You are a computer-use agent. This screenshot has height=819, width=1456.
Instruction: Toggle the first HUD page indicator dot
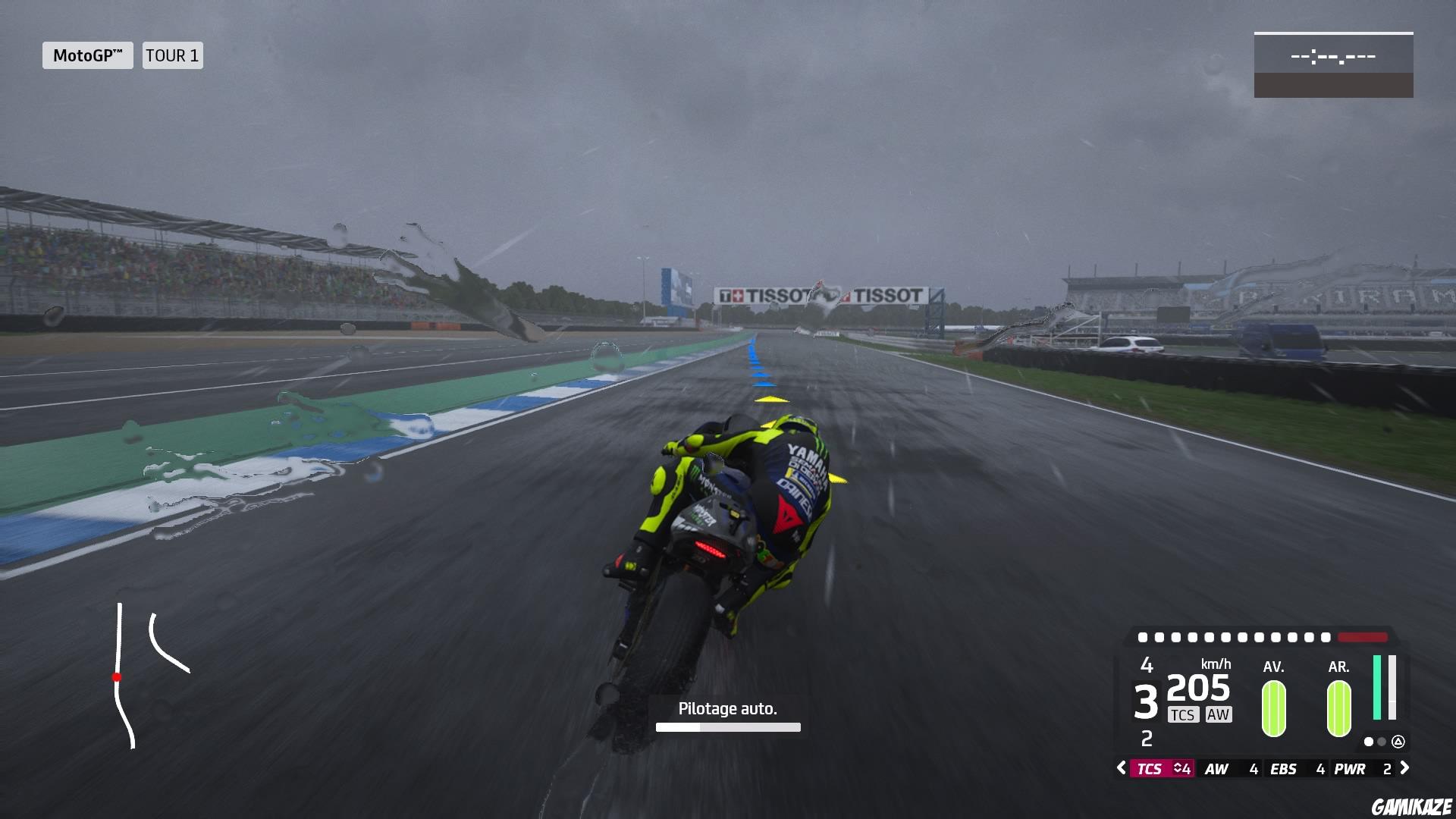pos(1369,742)
